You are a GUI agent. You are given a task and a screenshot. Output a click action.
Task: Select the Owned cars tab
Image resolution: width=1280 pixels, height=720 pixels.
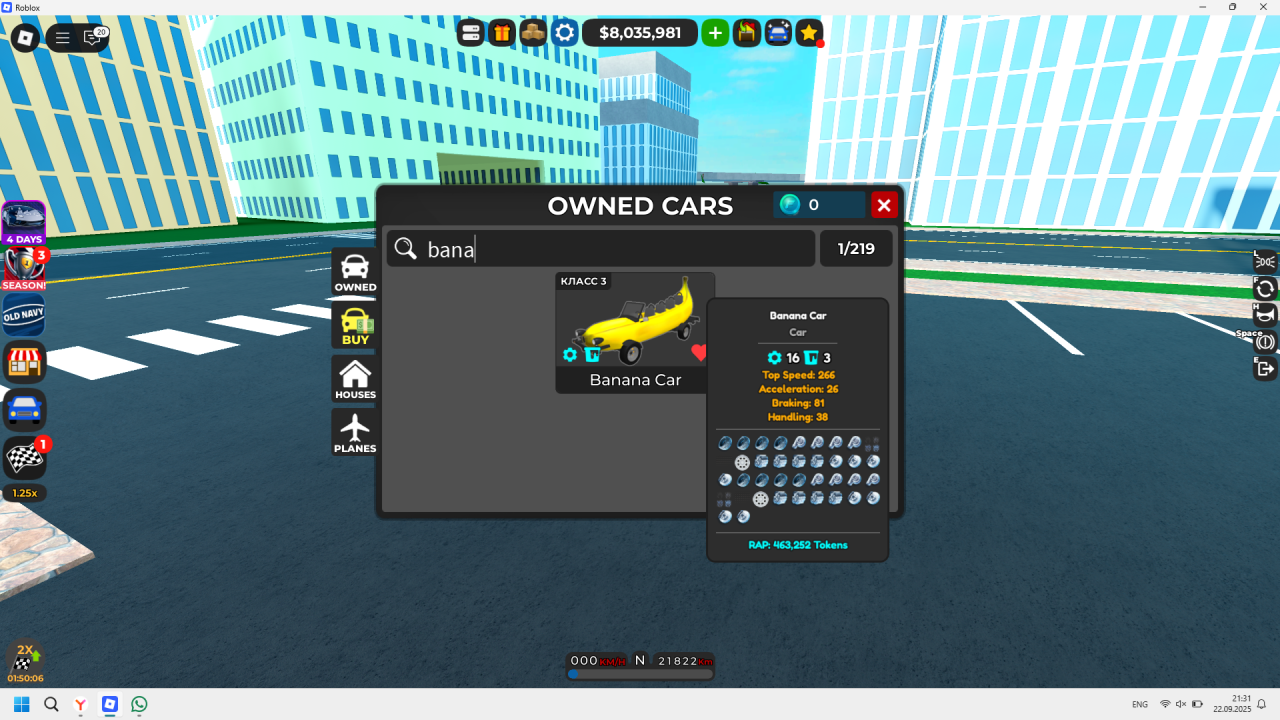pyautogui.click(x=355, y=272)
